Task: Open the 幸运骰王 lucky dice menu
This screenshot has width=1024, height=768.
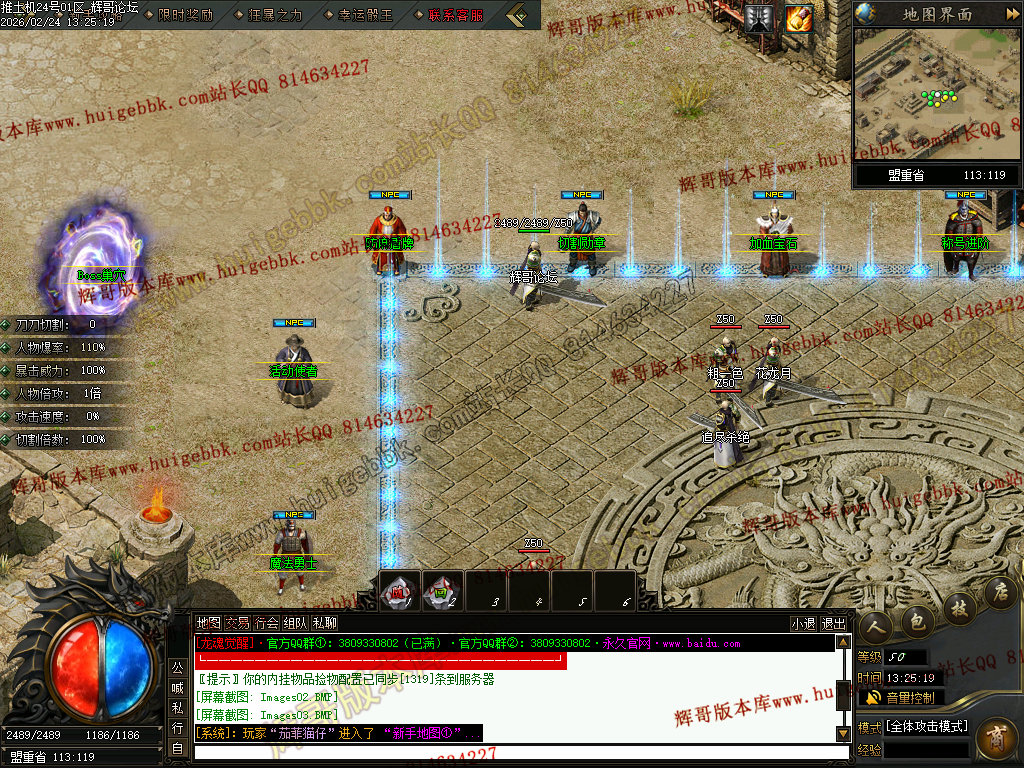Action: coord(364,15)
